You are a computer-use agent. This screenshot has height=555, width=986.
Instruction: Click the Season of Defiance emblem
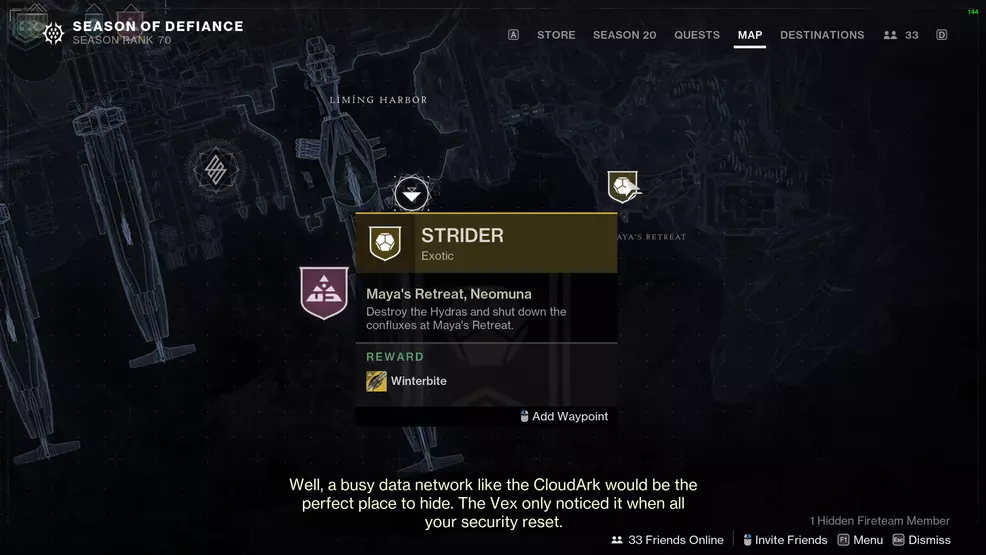point(54,33)
